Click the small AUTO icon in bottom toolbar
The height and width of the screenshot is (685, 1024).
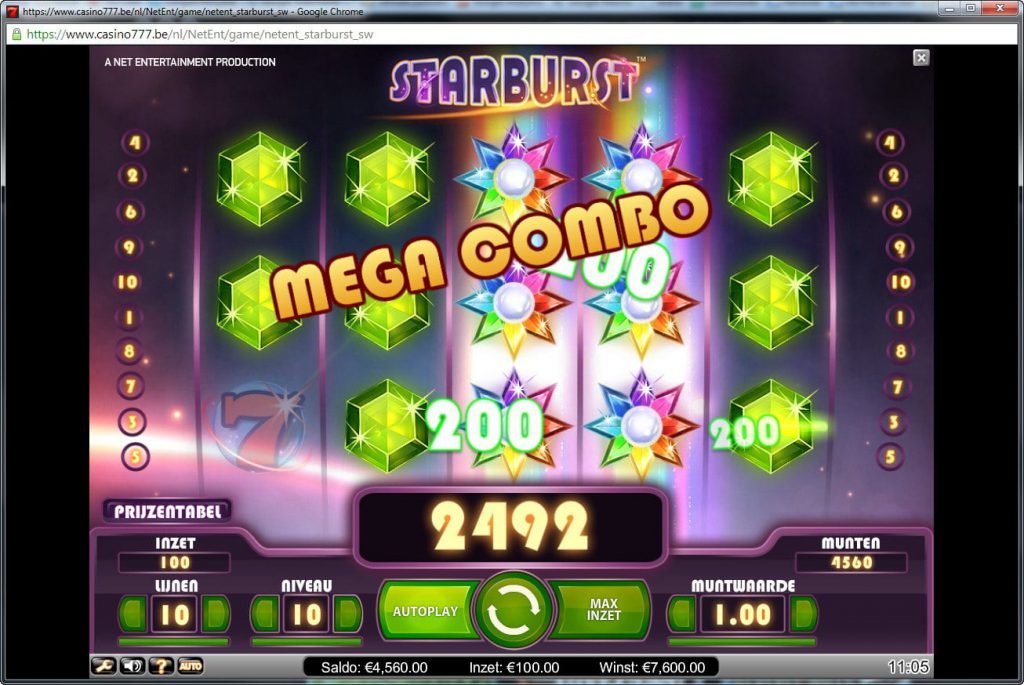190,666
